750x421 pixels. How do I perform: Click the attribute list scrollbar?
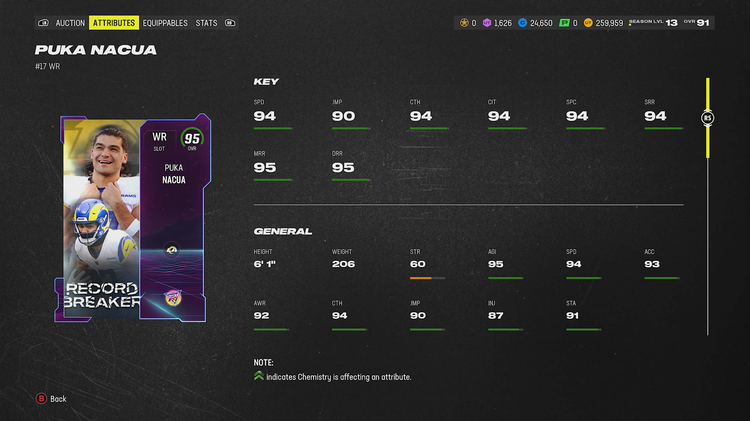[x=707, y=118]
